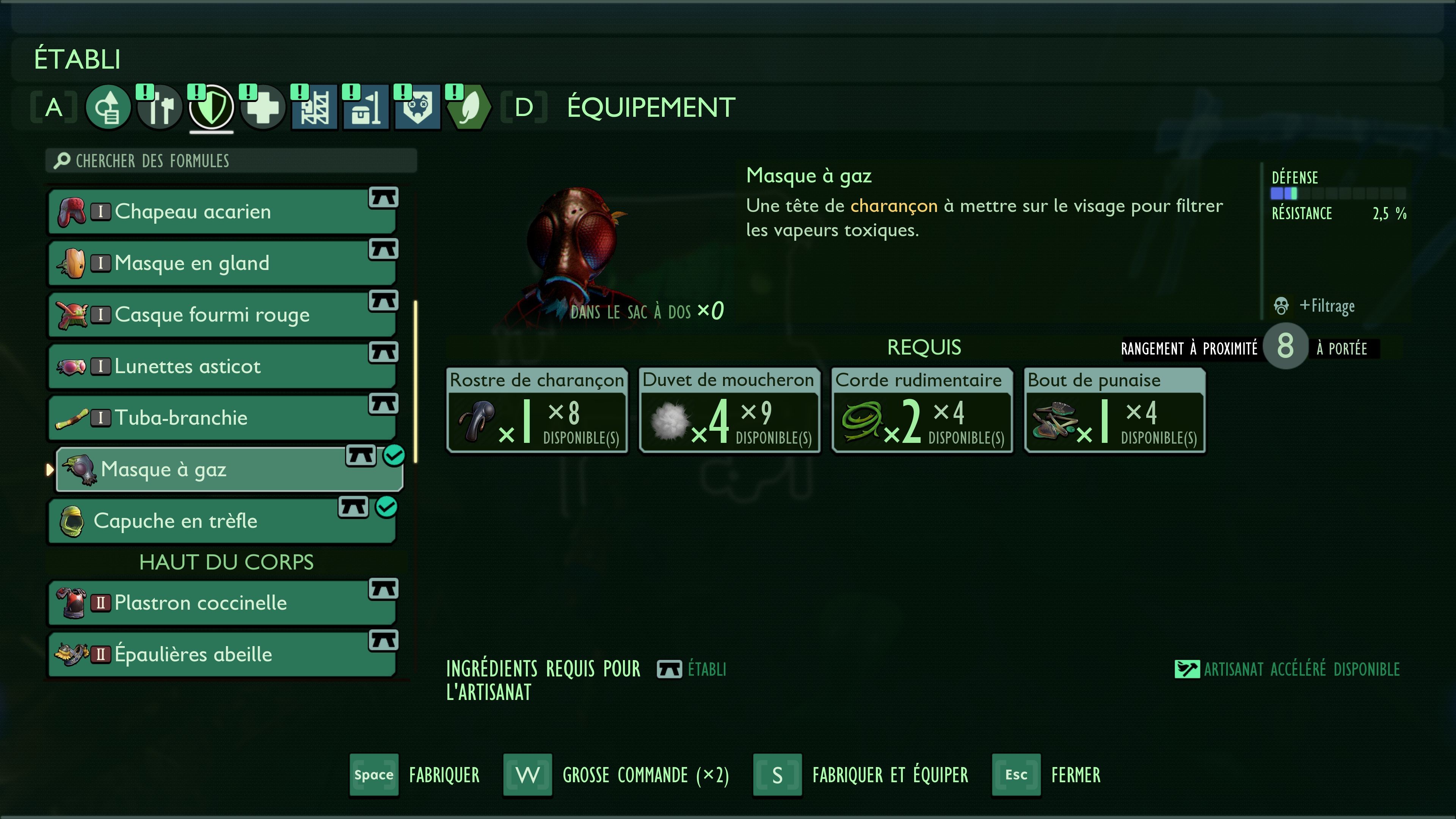The width and height of the screenshot is (1456, 819).
Task: Open the white cross healing tab
Action: 263,107
